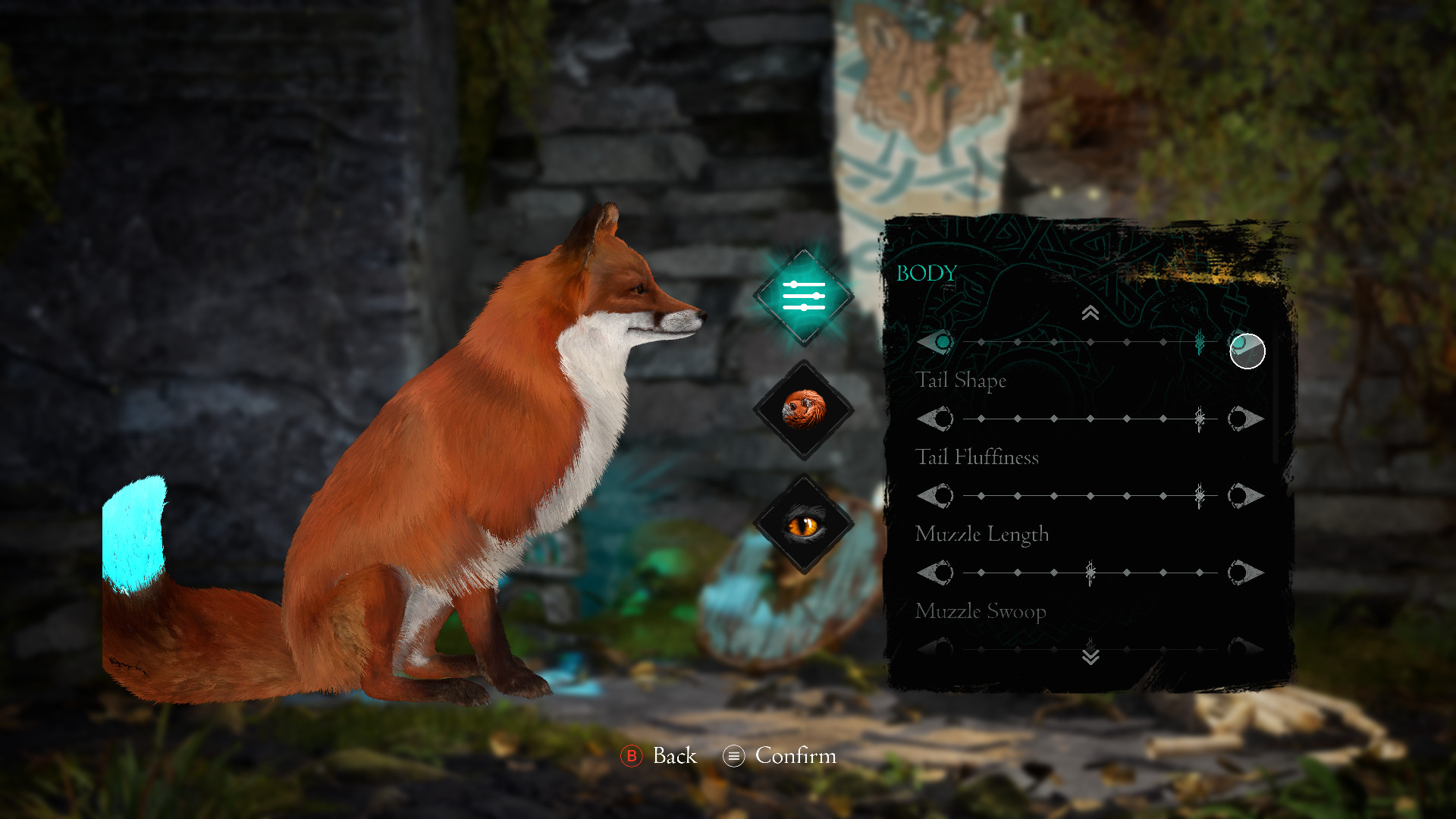
Task: Click the highlighted right arrow on top slider
Action: (1247, 351)
